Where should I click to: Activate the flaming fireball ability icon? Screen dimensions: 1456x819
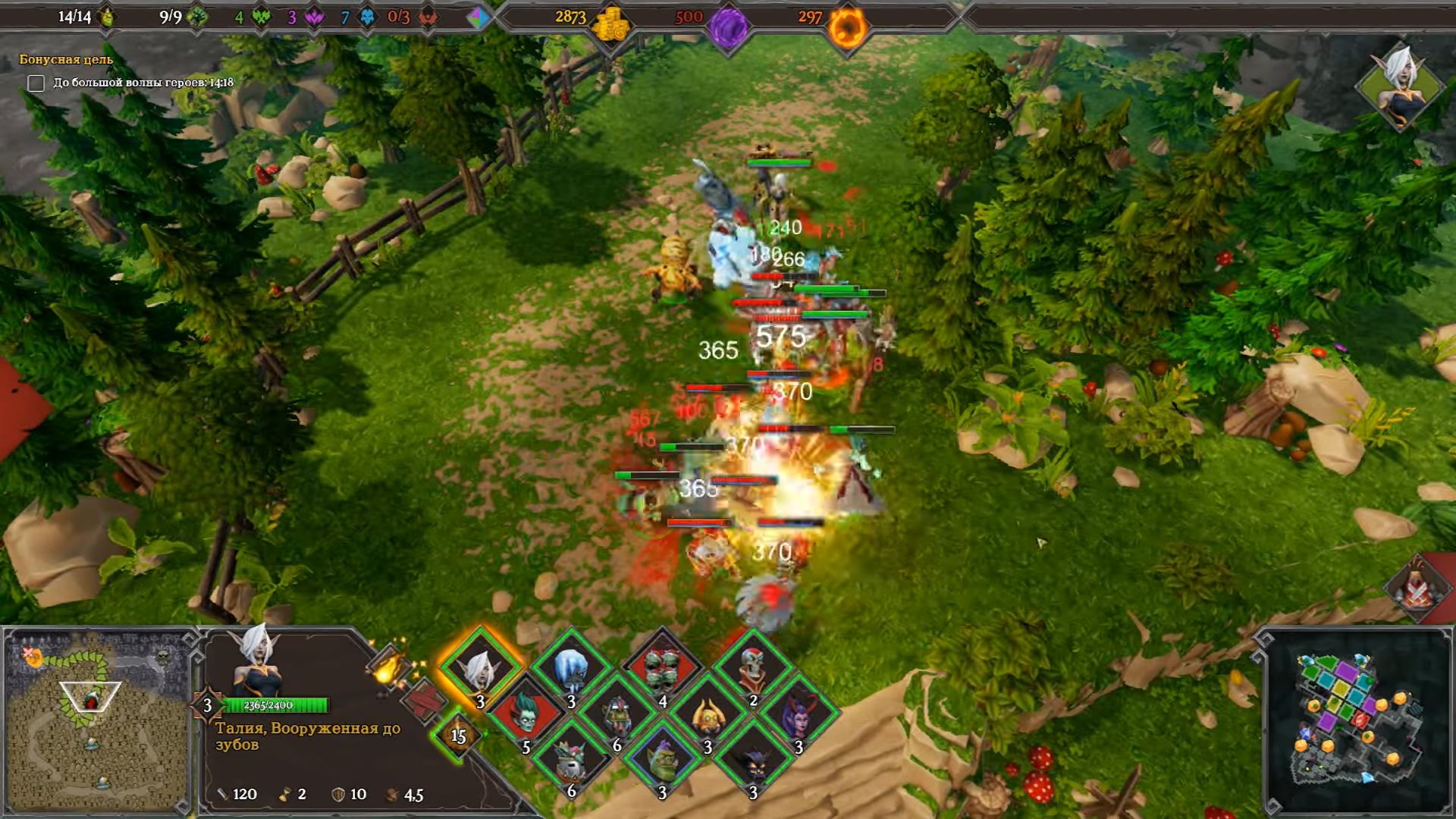point(388,669)
